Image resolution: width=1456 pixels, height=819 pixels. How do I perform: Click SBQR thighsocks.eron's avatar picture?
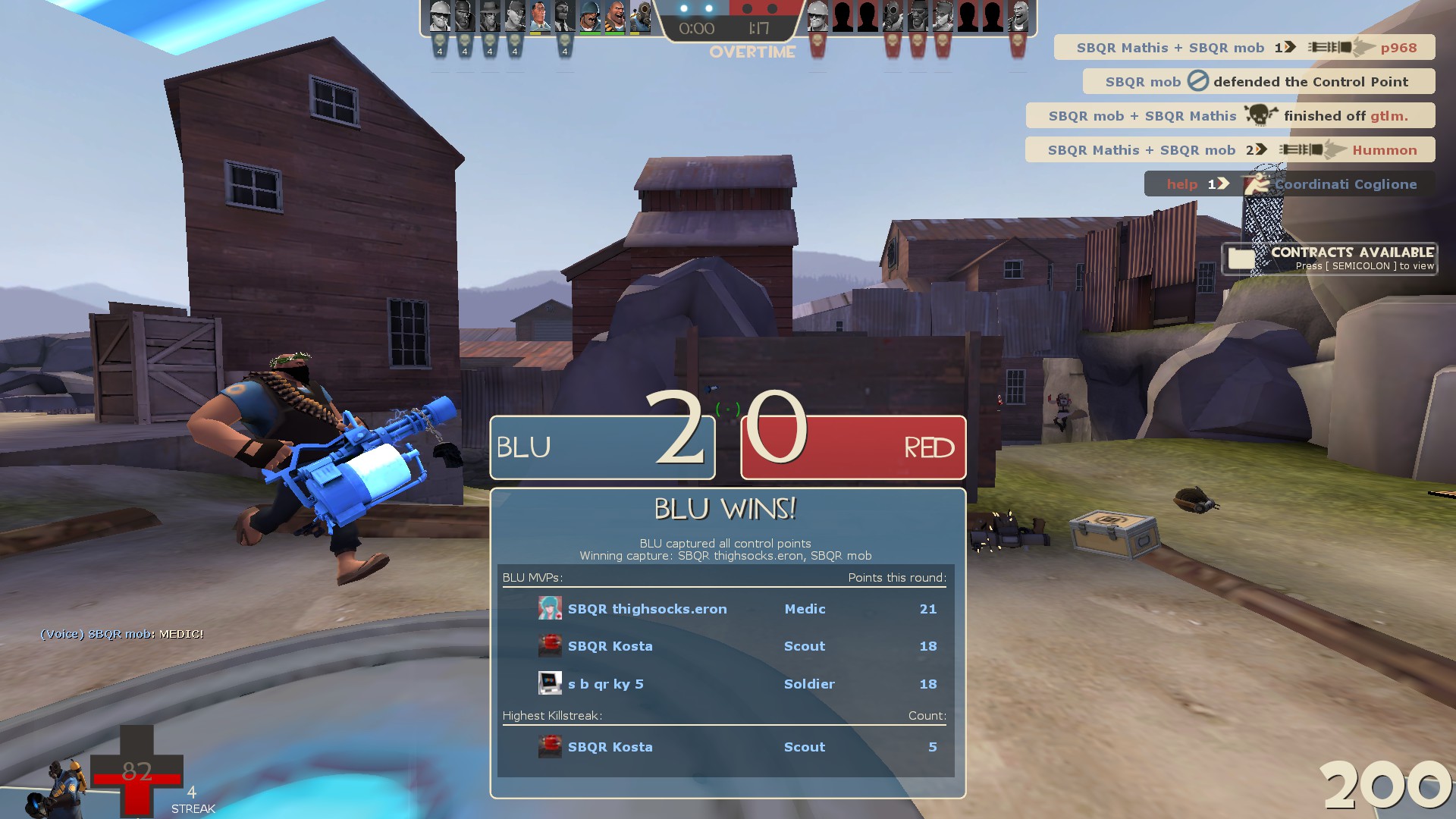pos(550,608)
